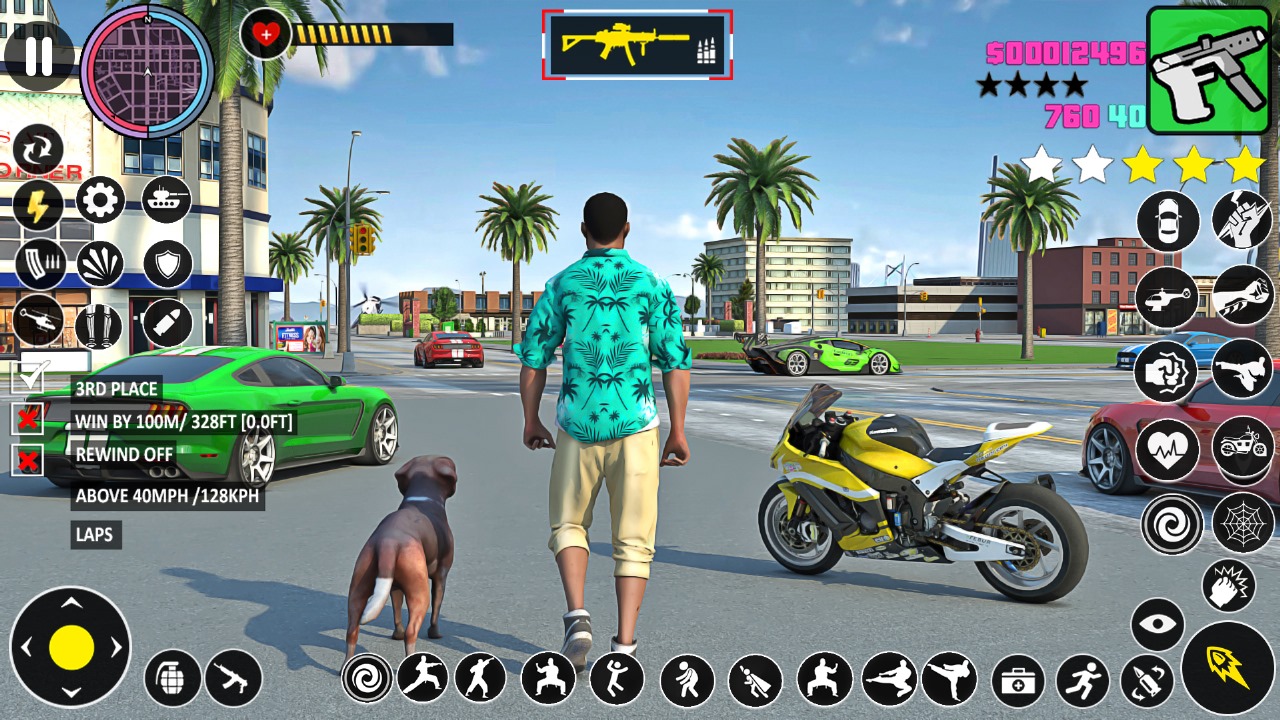
Task: Restore health with the heart pulse icon
Action: (x=1167, y=449)
